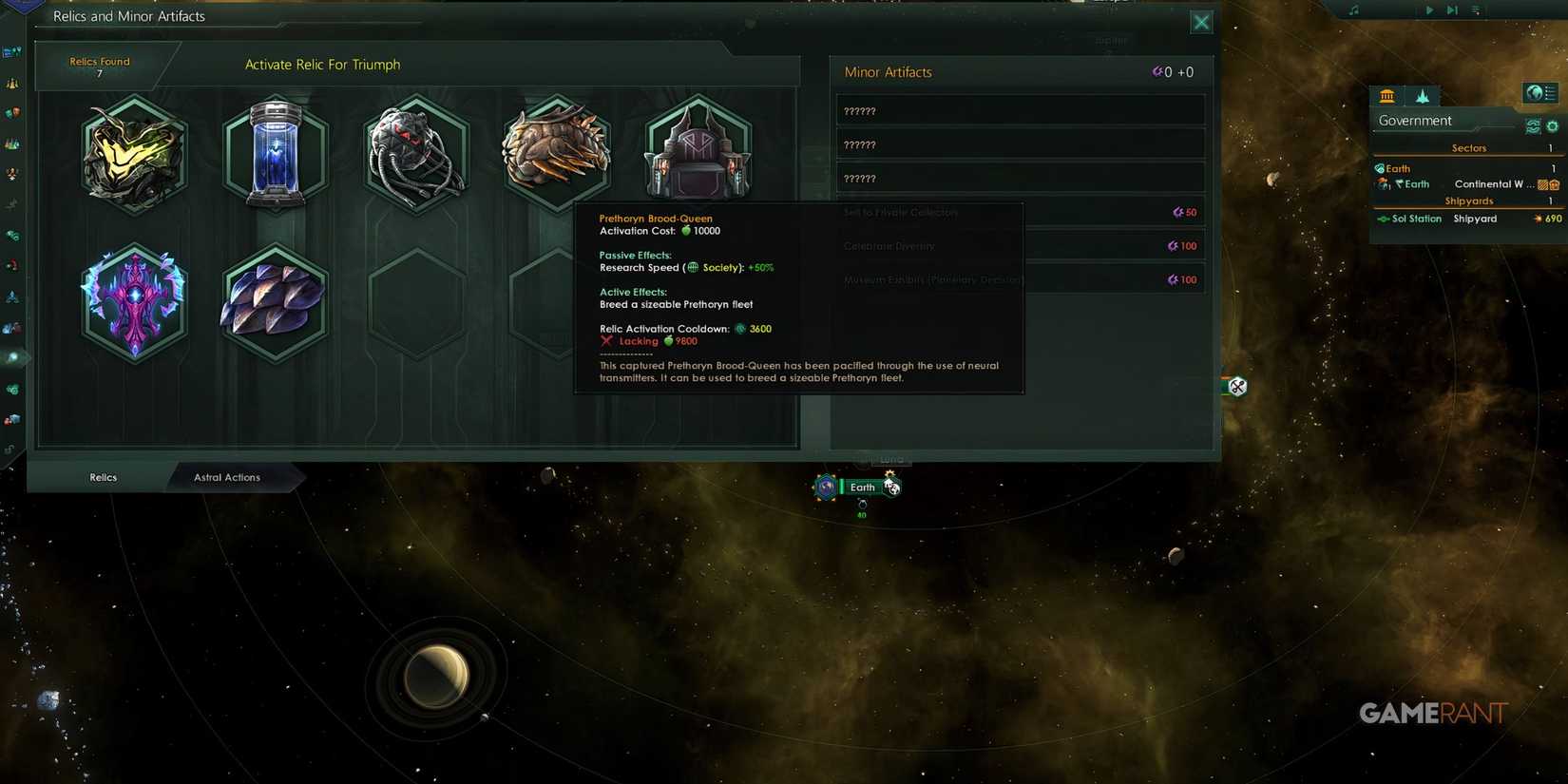Select the crystal spire tab beside the Government tab
This screenshot has width=1568, height=784.
point(1422,95)
